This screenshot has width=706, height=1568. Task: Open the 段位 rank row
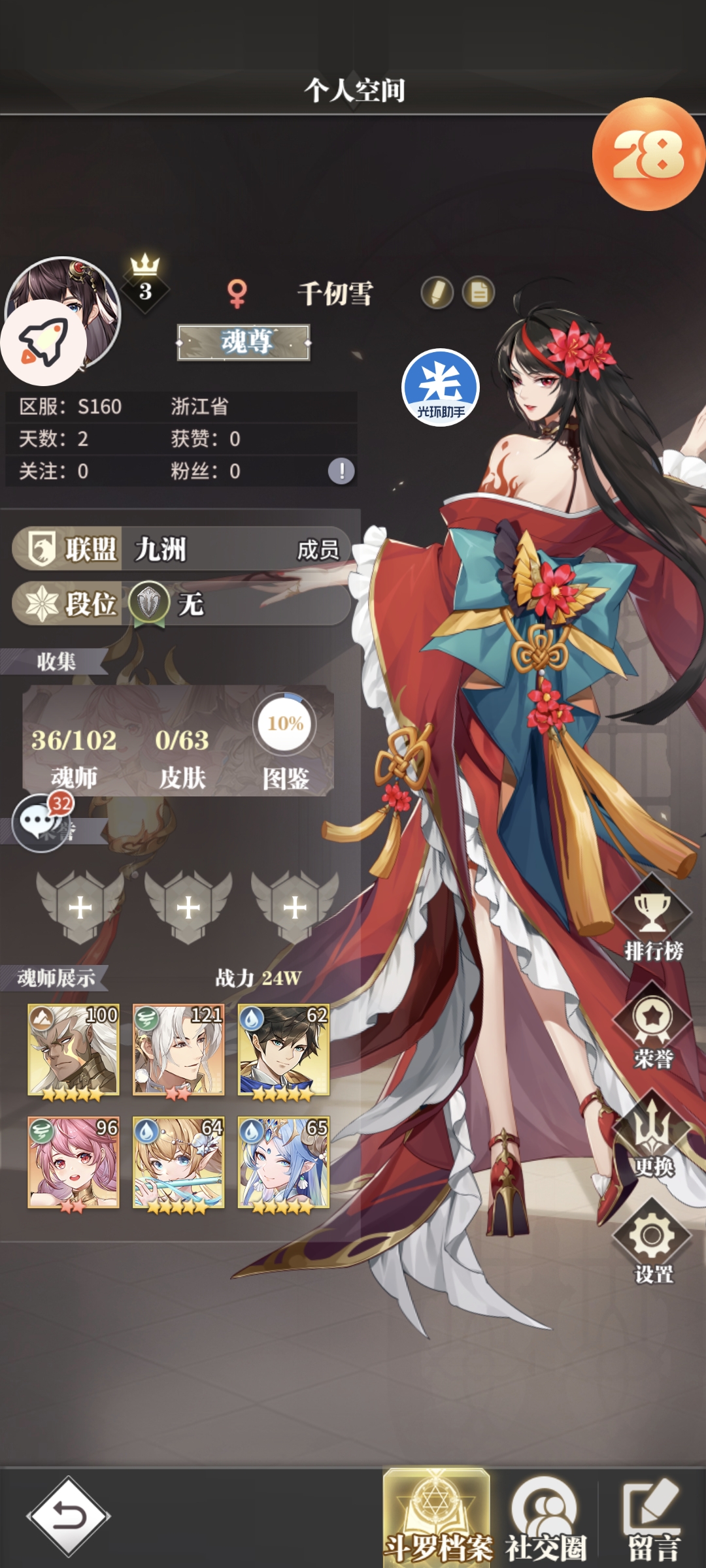(182, 604)
